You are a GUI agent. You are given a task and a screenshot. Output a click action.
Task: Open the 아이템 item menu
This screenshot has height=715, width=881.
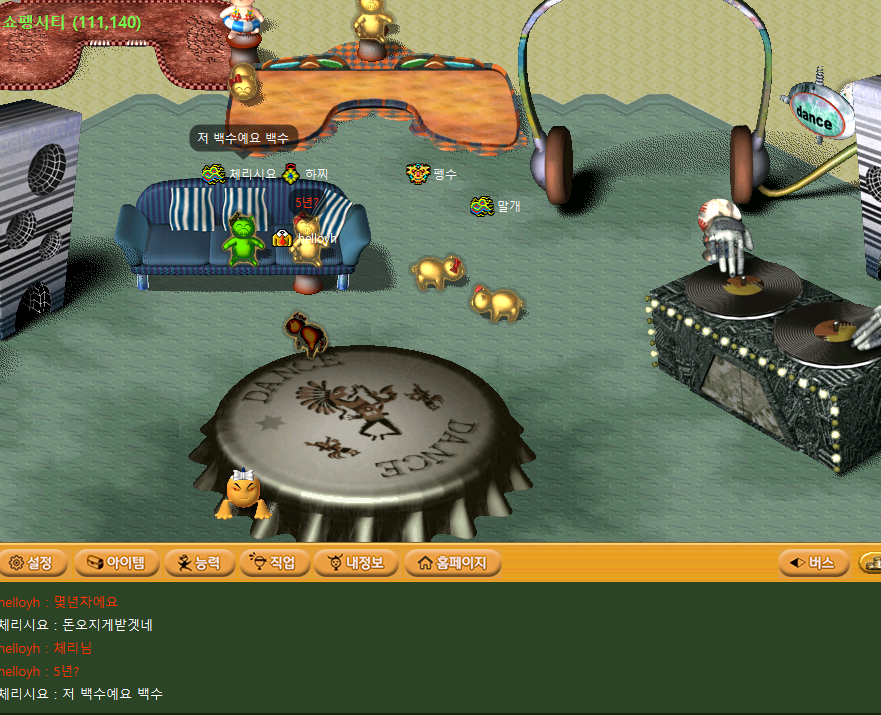(117, 563)
